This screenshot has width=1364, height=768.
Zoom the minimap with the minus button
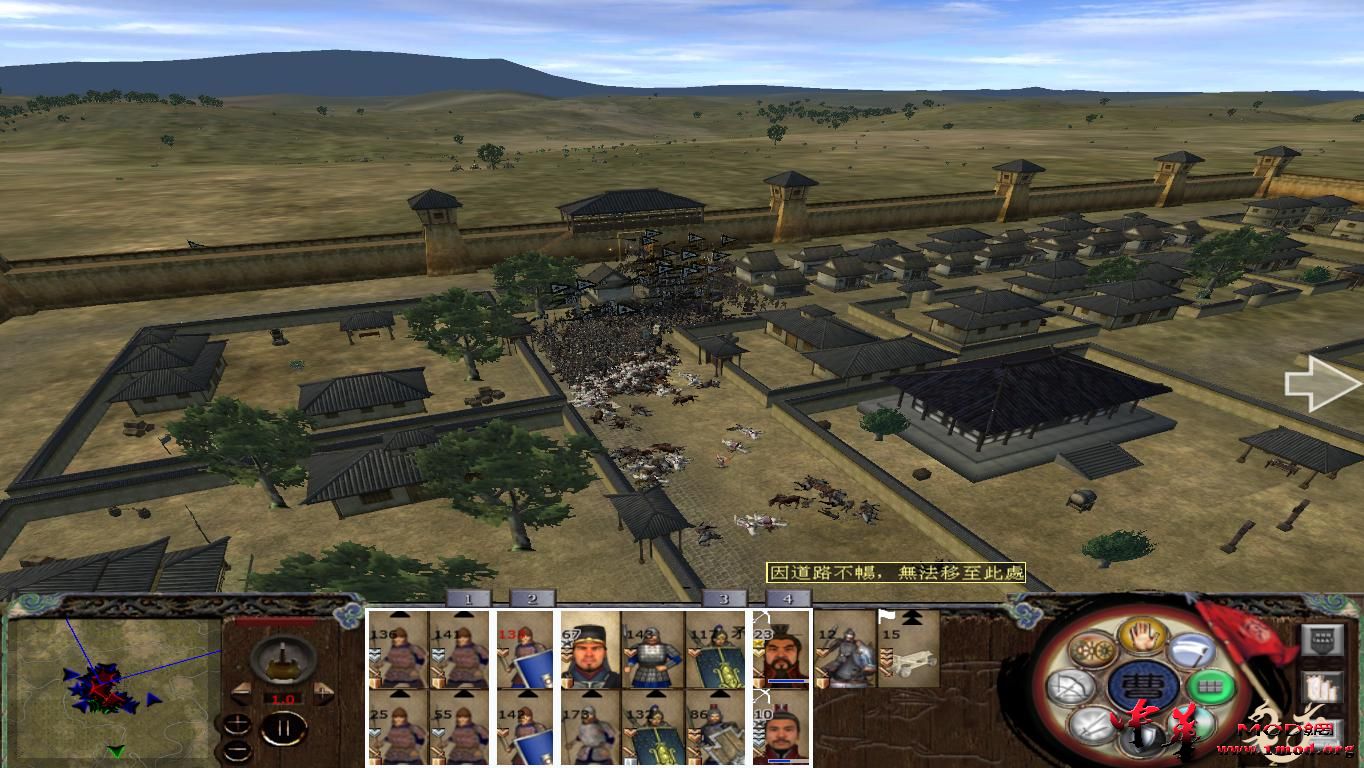[x=237, y=749]
